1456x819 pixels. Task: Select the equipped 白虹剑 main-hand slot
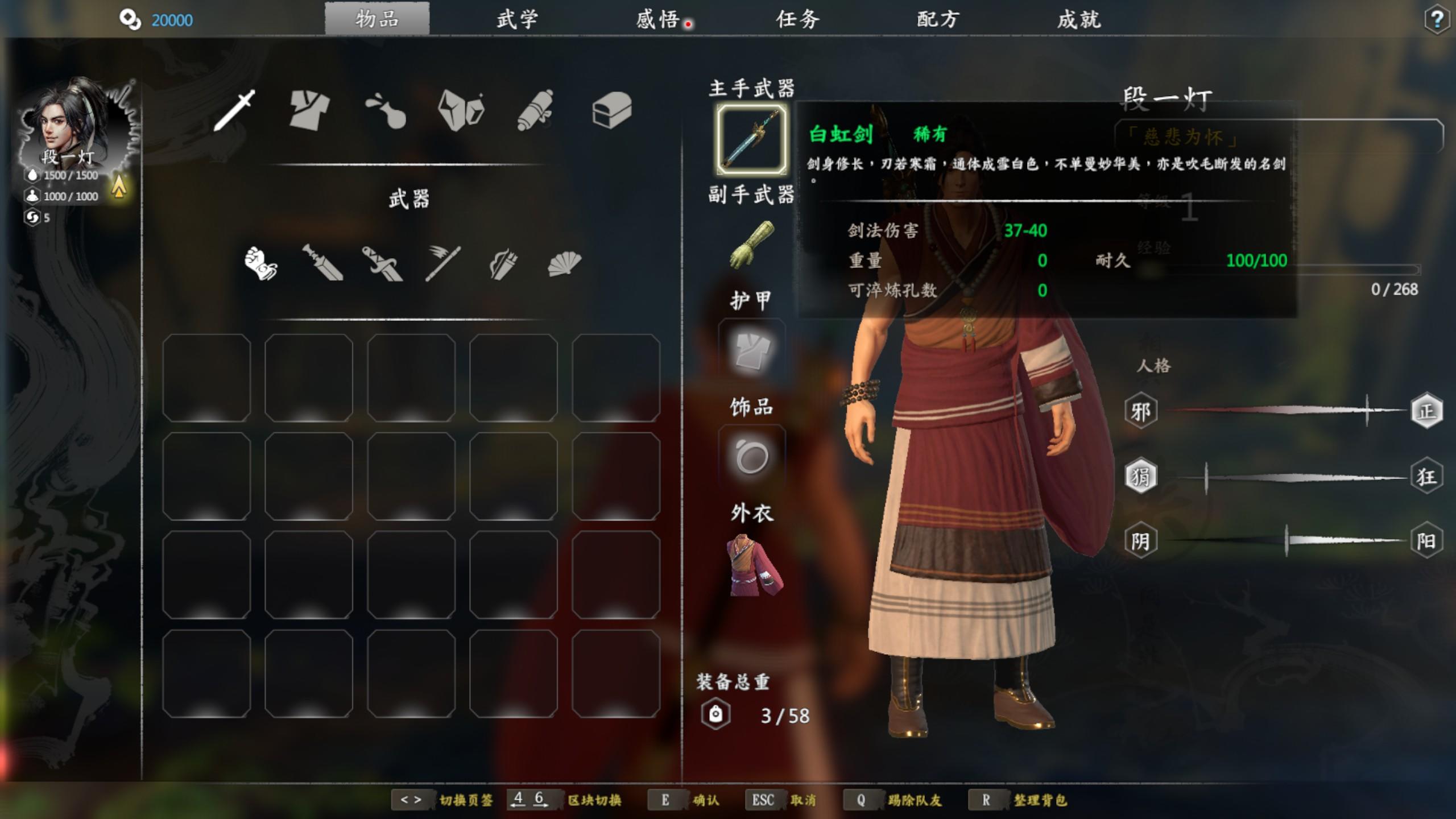pos(751,139)
